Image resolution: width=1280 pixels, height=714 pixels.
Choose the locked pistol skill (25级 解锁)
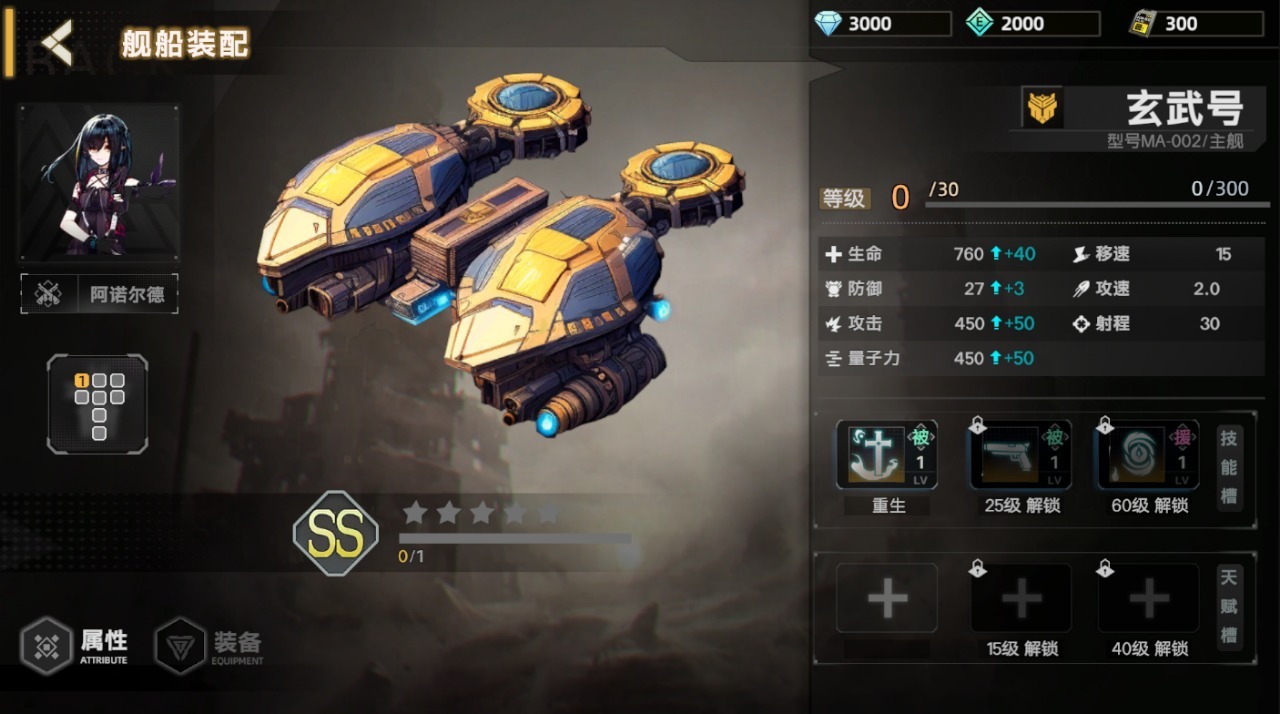pyautogui.click(x=1021, y=455)
